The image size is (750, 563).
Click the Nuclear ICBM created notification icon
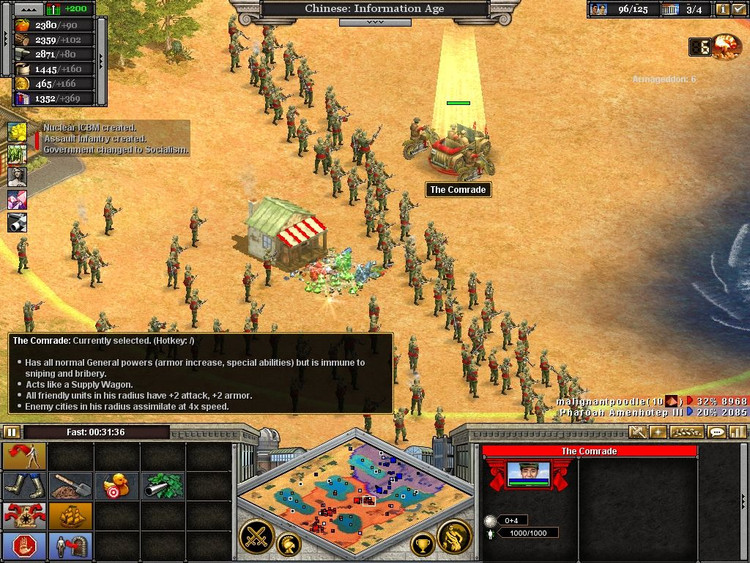pyautogui.click(x=18, y=132)
